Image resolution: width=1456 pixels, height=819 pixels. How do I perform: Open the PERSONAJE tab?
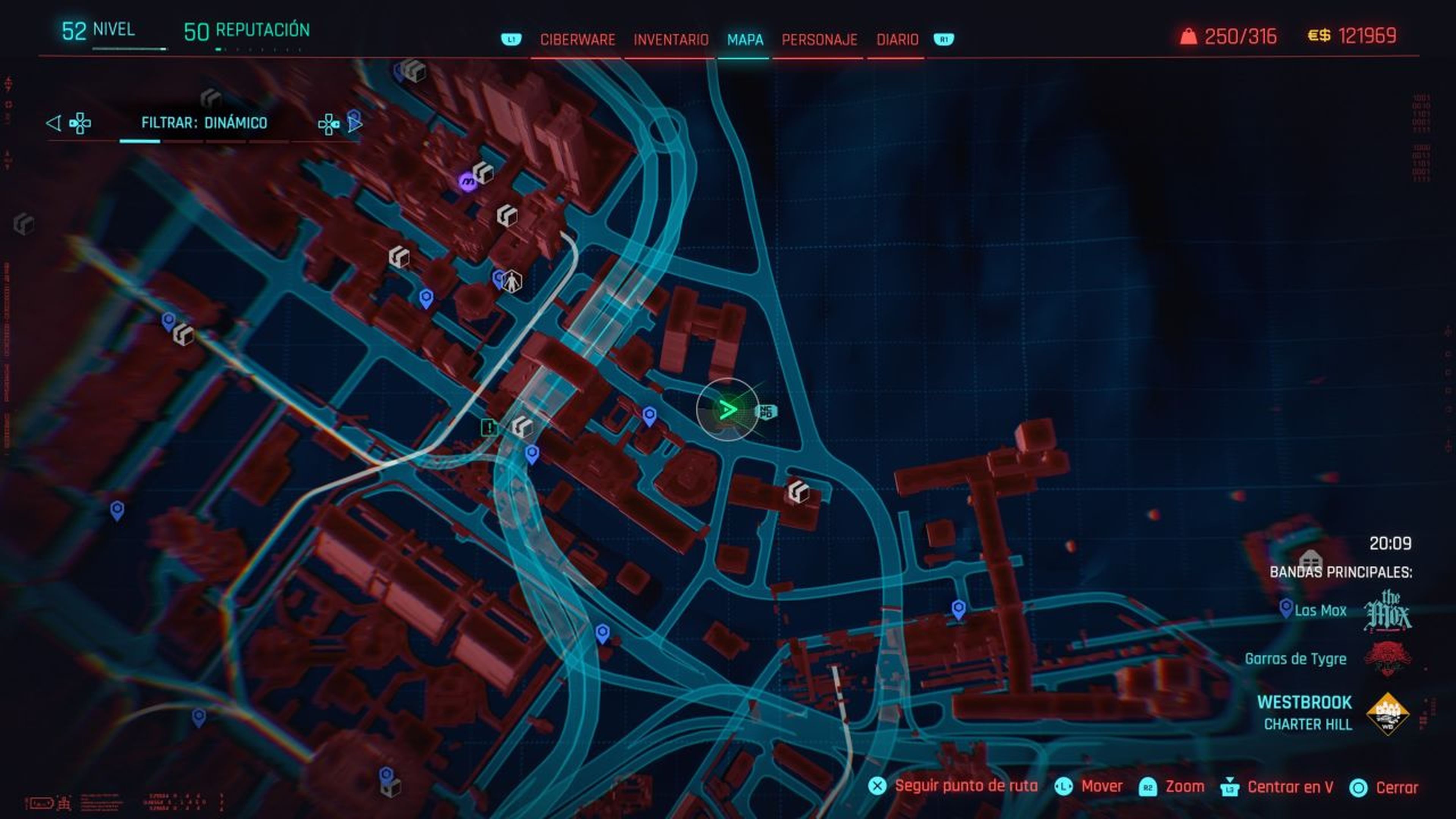819,39
